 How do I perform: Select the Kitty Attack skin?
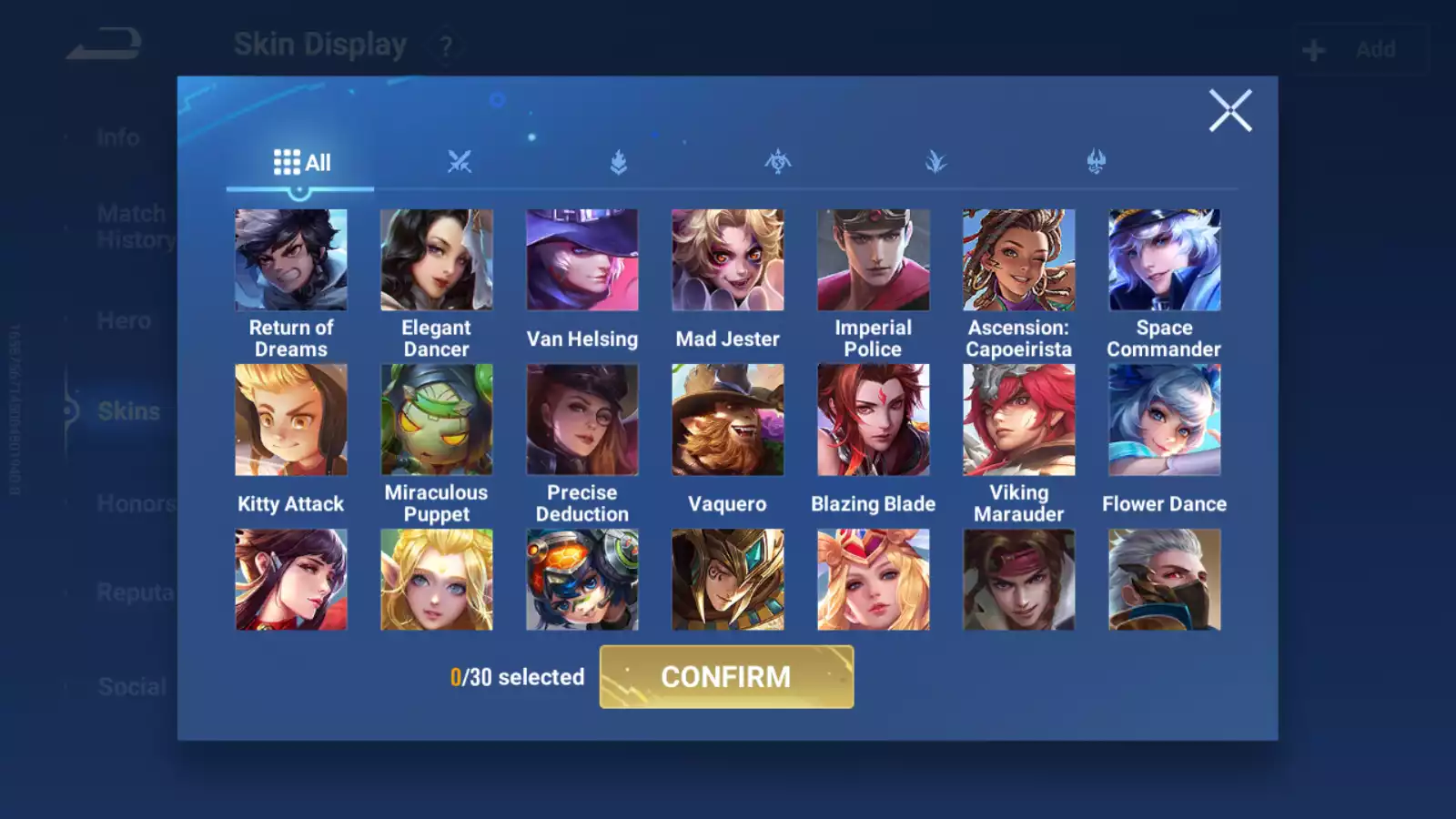(290, 419)
